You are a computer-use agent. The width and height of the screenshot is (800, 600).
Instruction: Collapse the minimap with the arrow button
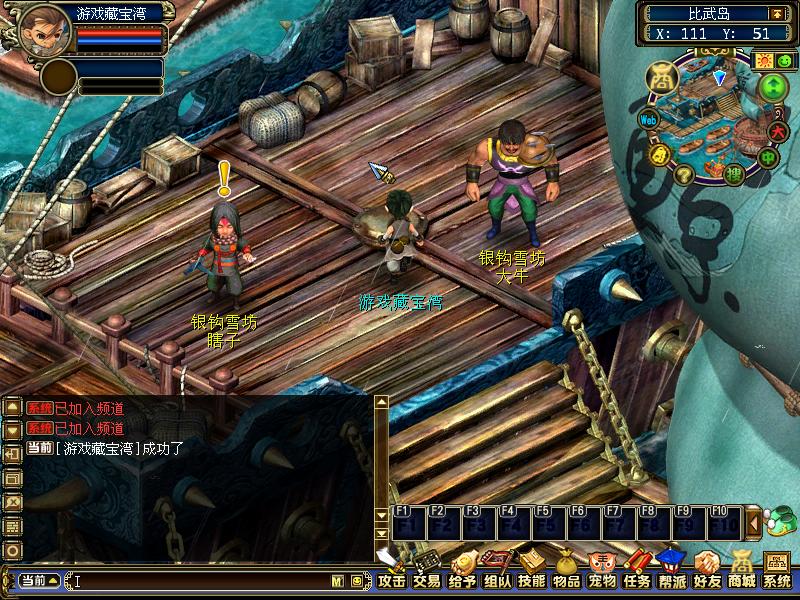(x=776, y=13)
